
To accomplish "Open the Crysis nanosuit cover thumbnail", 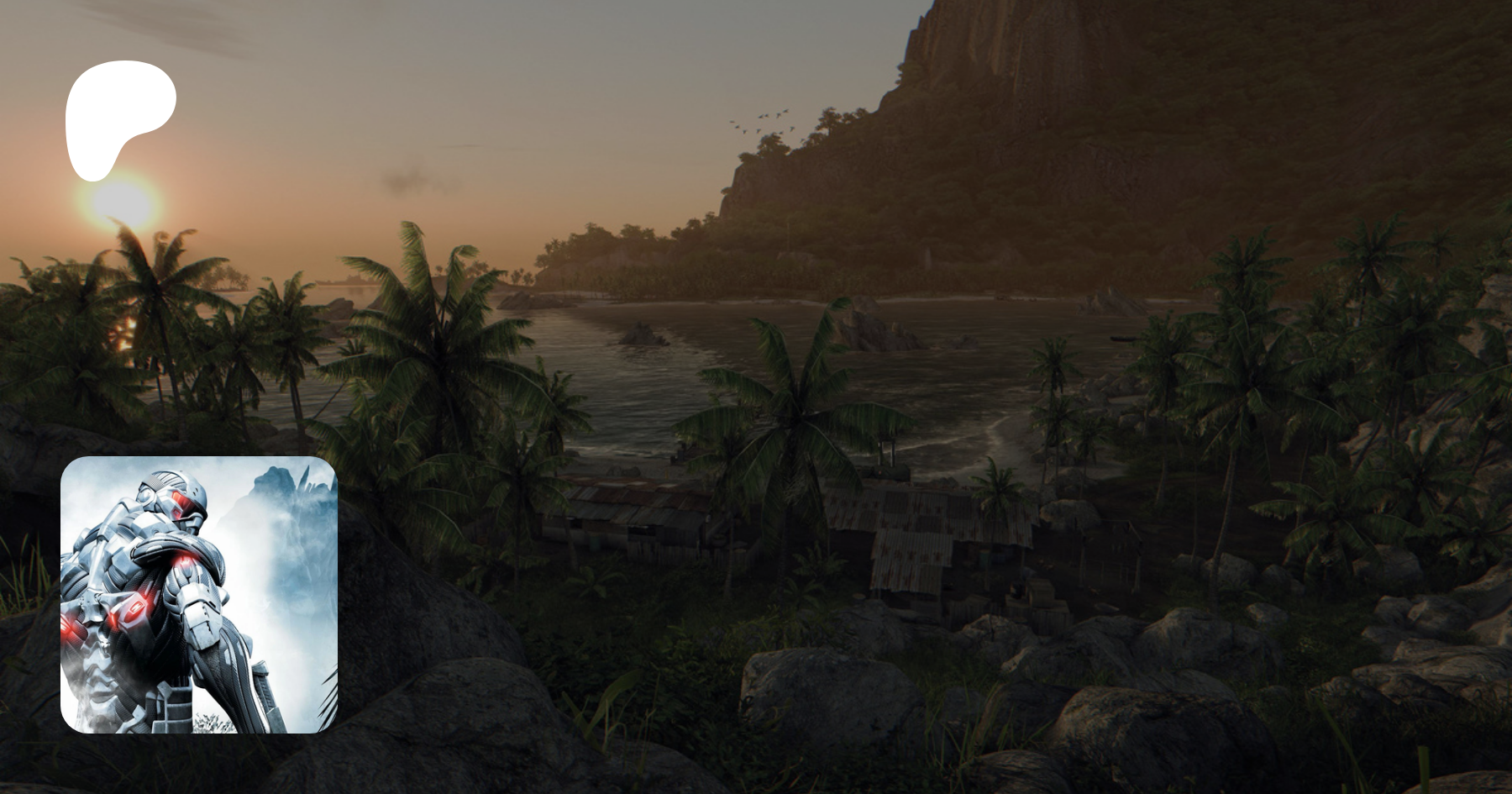I will tap(199, 595).
